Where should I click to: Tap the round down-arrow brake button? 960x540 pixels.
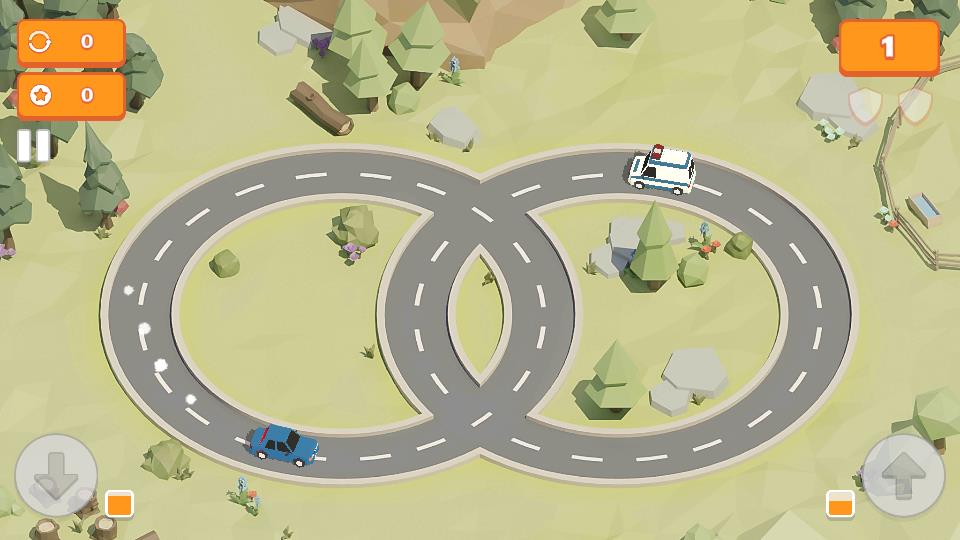pyautogui.click(x=56, y=475)
